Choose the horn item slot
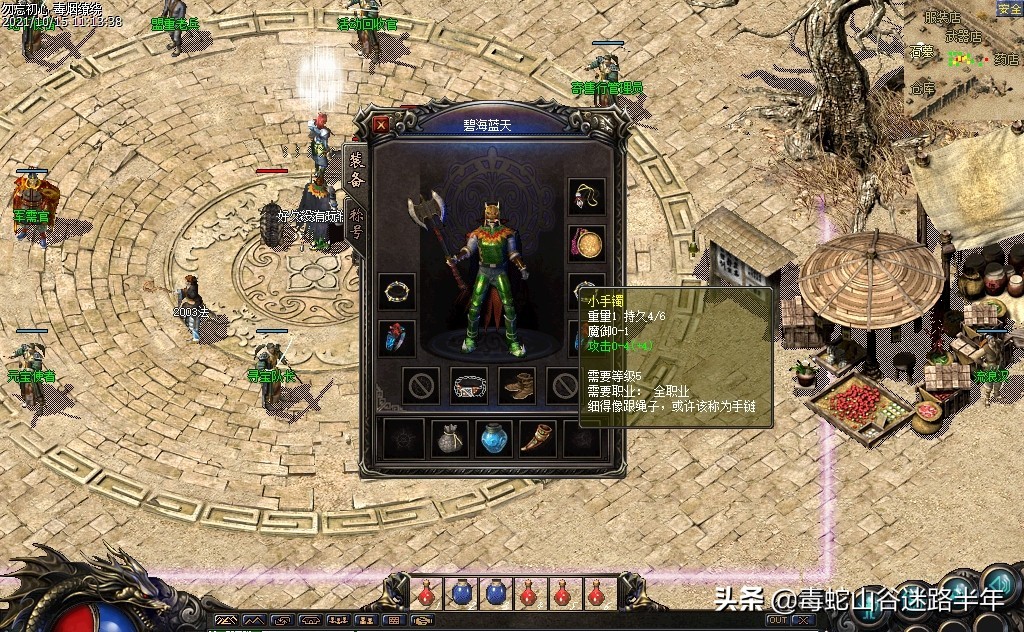 point(539,439)
